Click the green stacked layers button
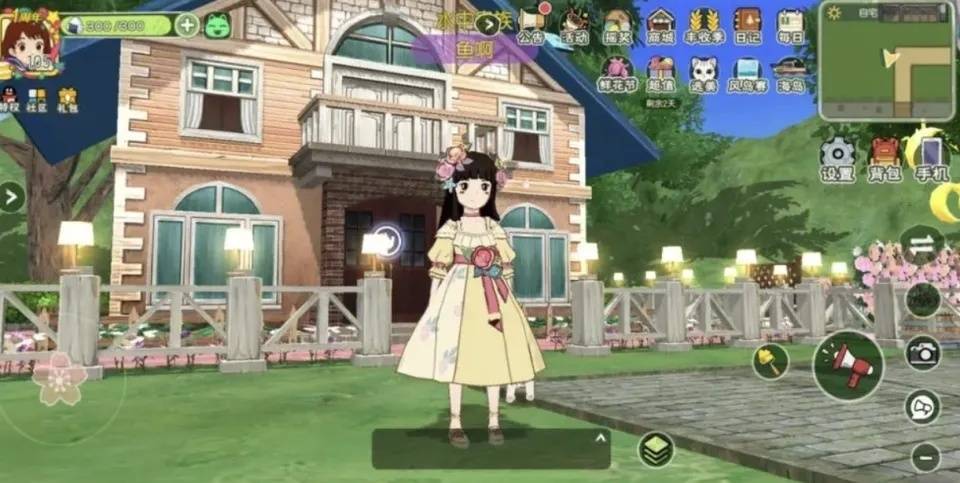 coord(657,449)
